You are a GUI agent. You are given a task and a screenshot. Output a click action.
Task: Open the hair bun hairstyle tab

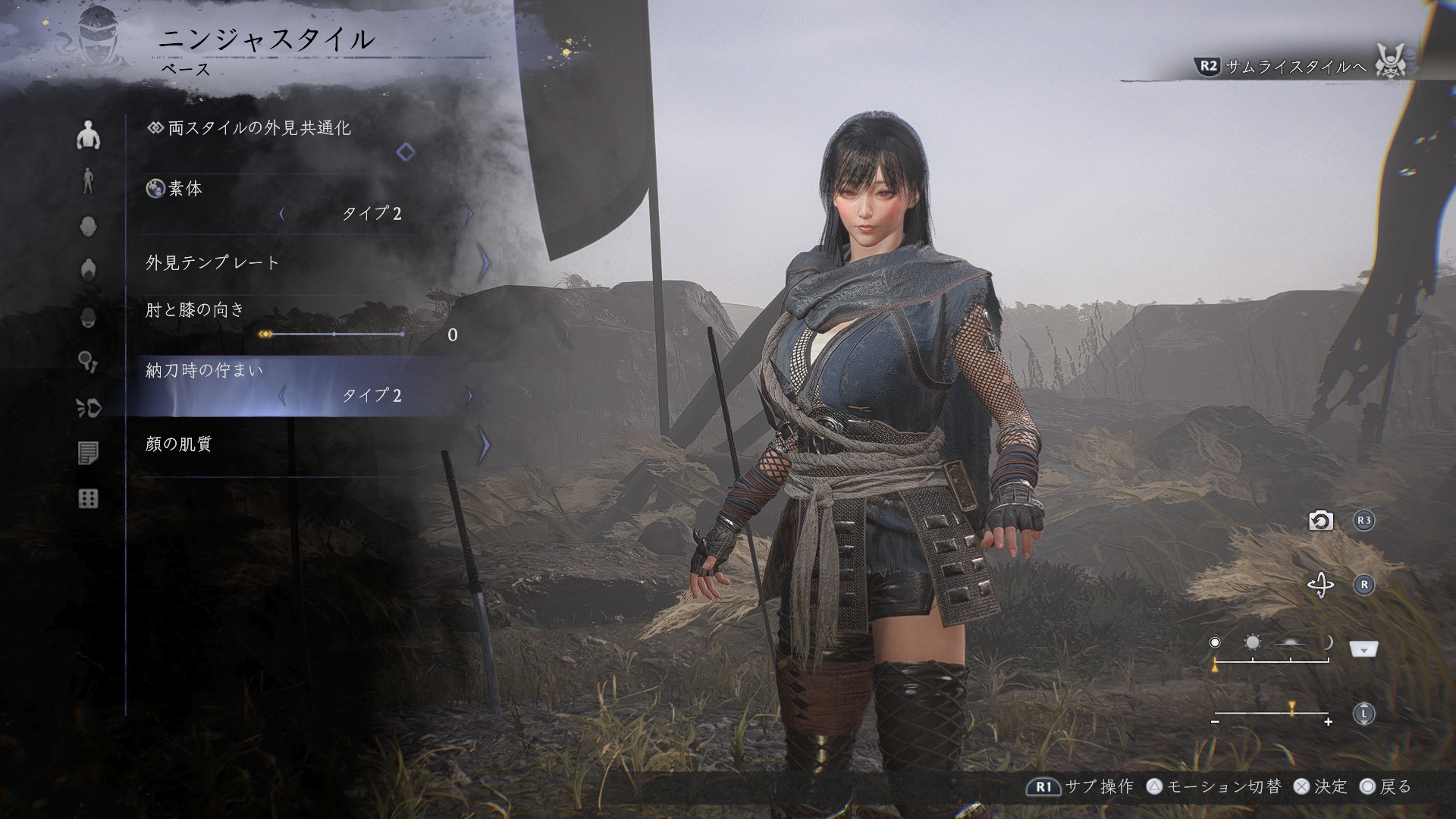coord(89,270)
